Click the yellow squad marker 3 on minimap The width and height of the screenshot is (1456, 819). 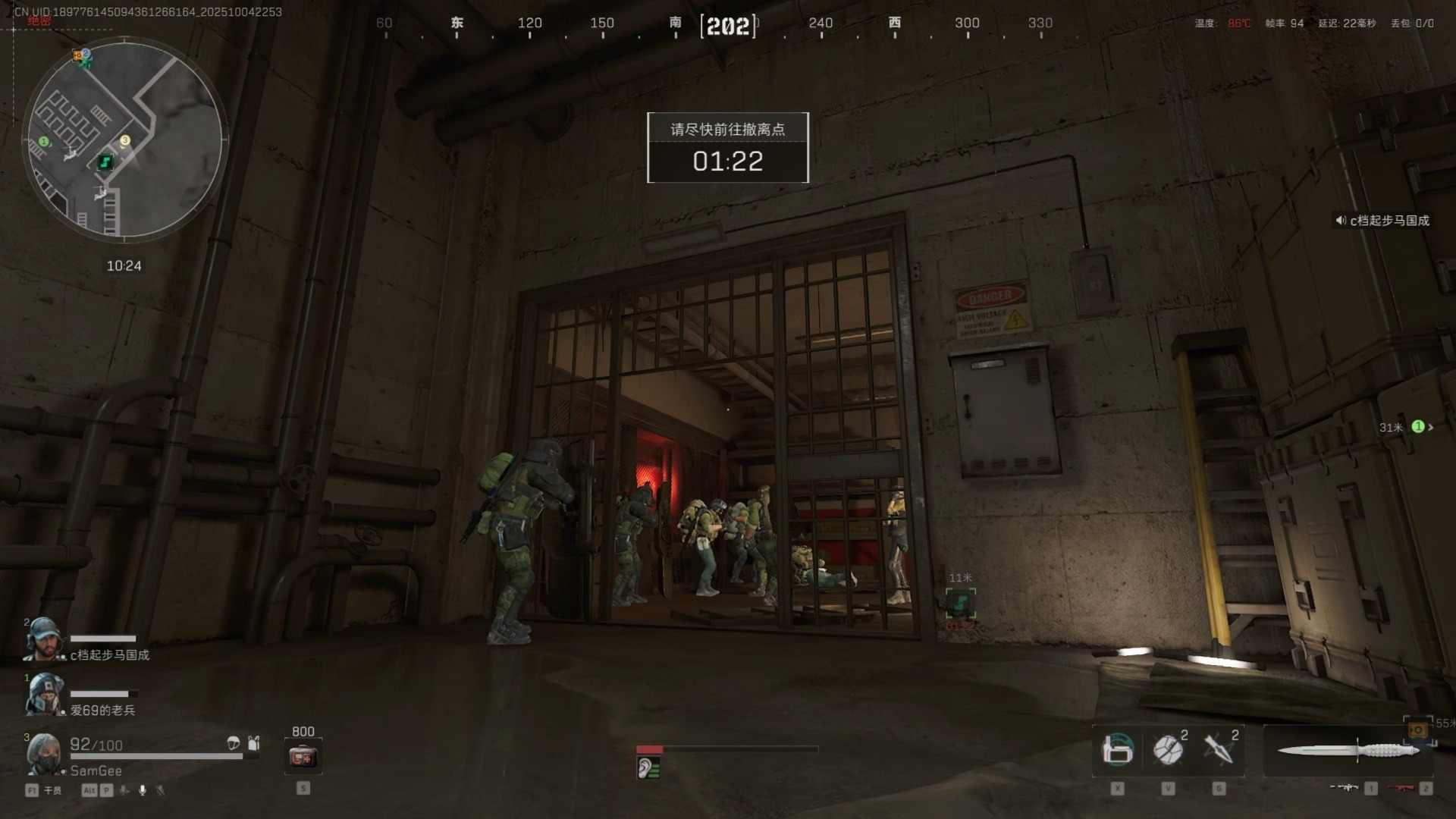point(125,140)
